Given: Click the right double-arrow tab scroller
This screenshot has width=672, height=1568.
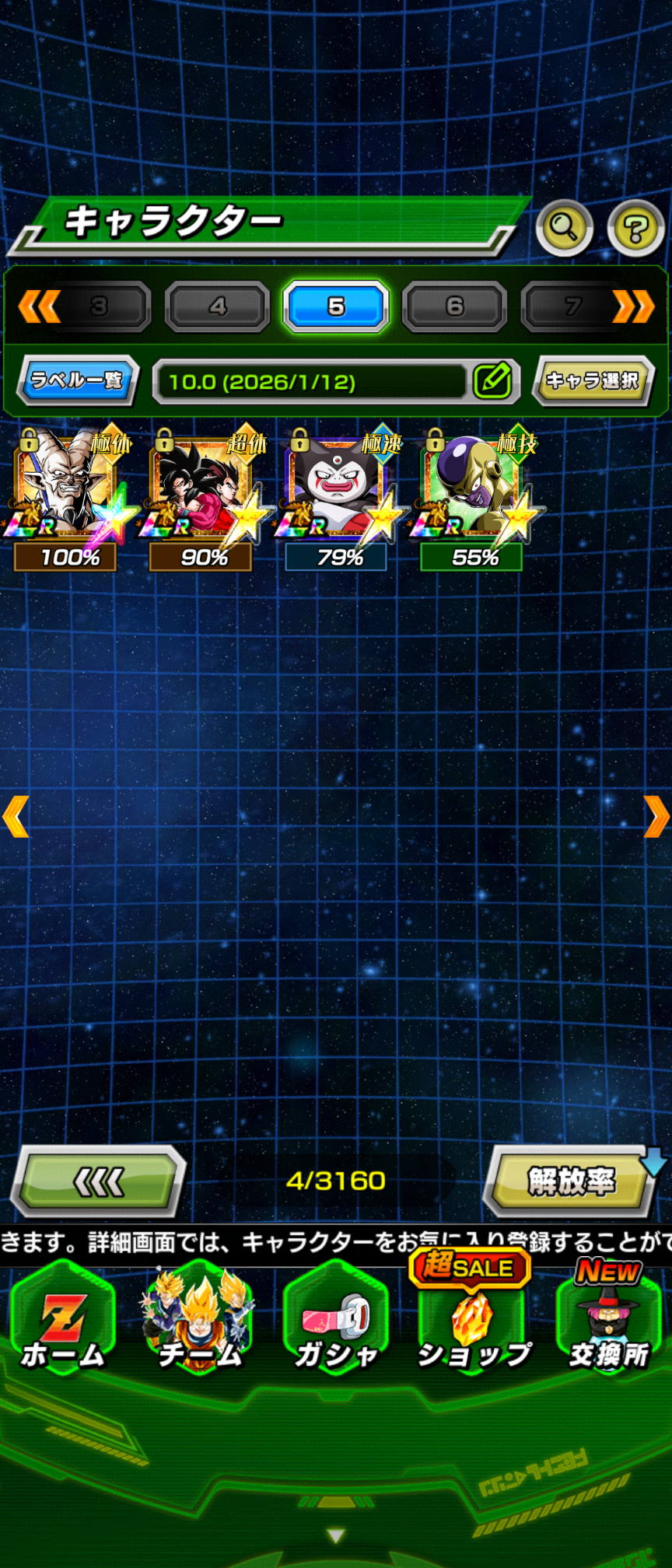Looking at the screenshot, I should [x=633, y=307].
